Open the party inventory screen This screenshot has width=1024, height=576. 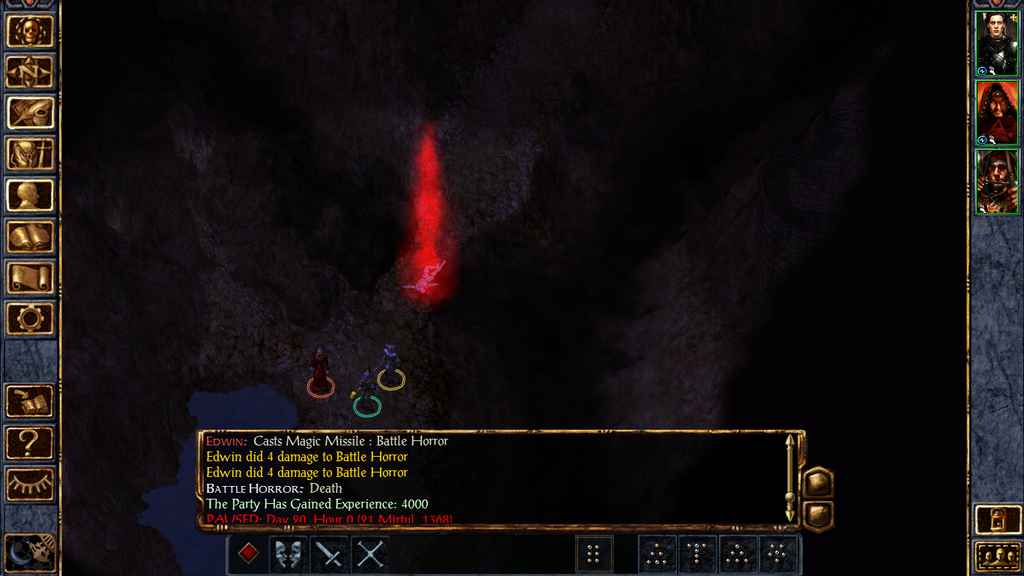tap(30, 154)
